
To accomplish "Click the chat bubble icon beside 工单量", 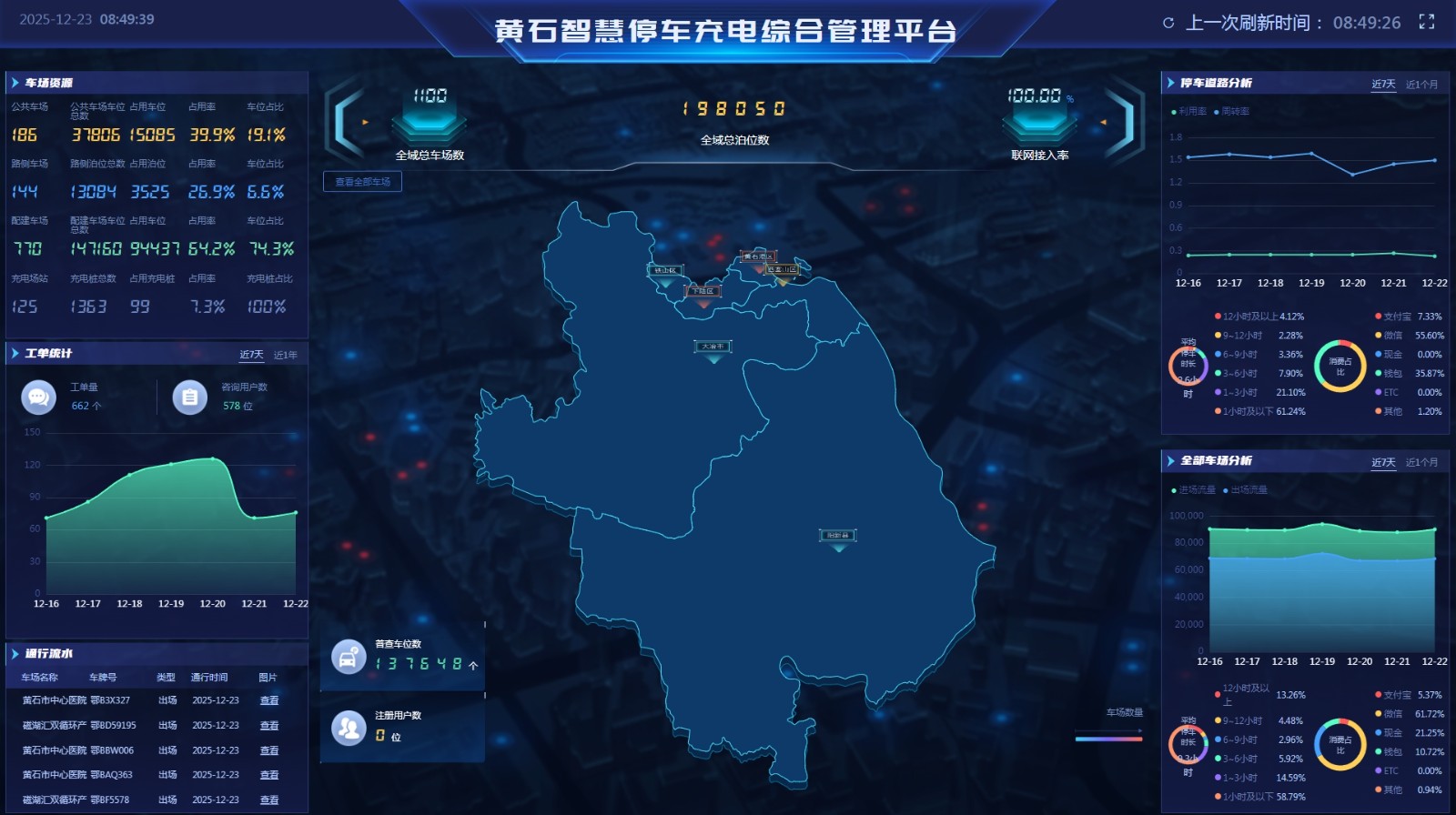I will (x=38, y=397).
